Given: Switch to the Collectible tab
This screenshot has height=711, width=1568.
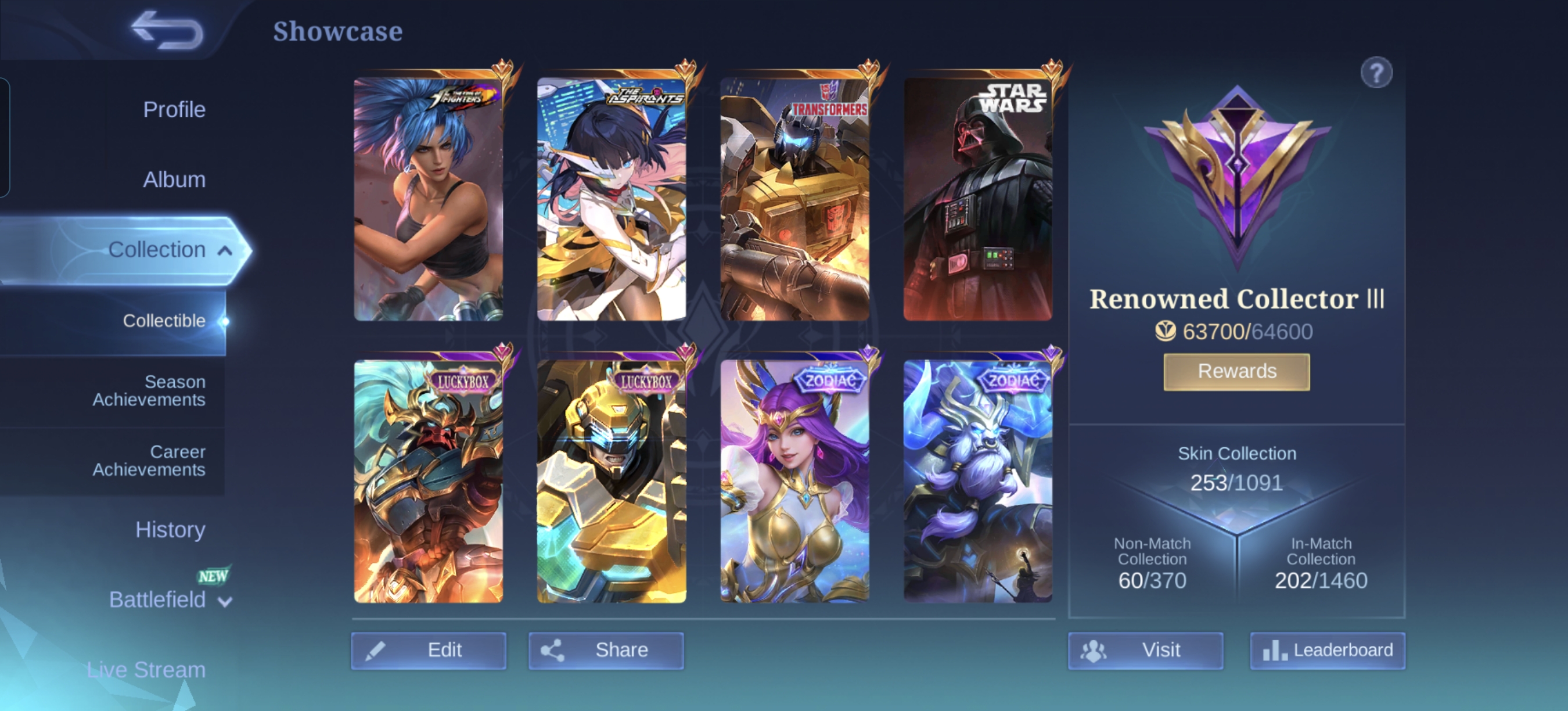Looking at the screenshot, I should [163, 321].
